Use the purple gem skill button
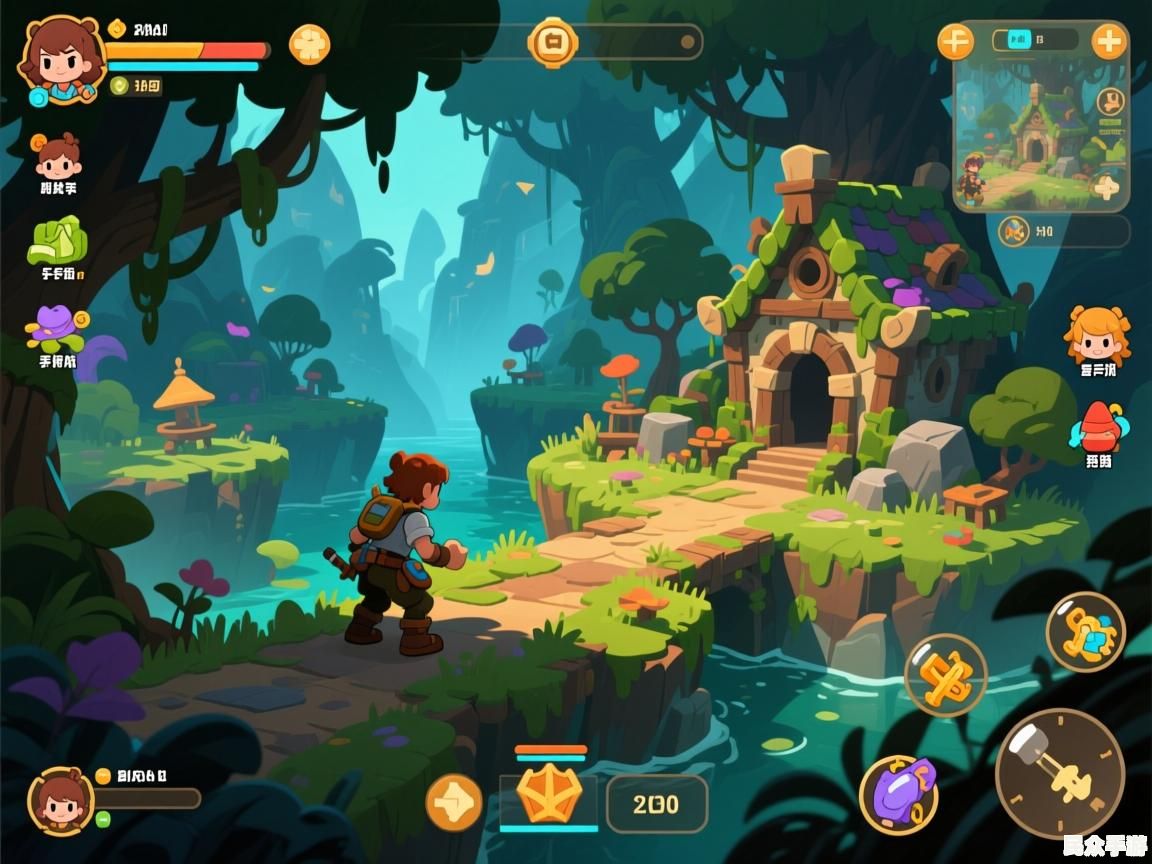Image resolution: width=1152 pixels, height=864 pixels. click(898, 793)
